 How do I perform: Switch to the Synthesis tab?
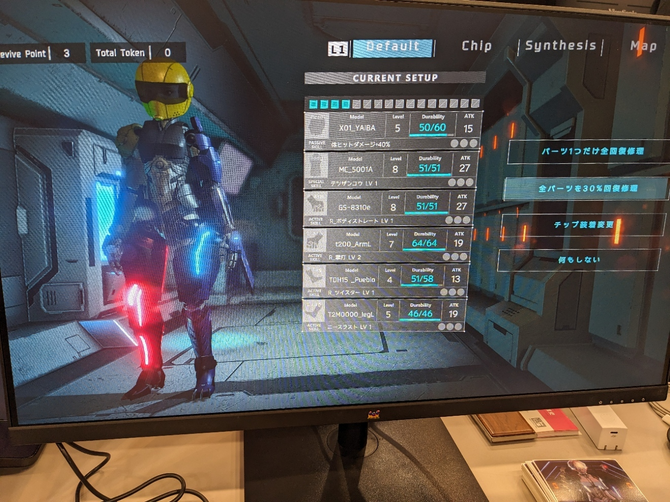pos(560,45)
